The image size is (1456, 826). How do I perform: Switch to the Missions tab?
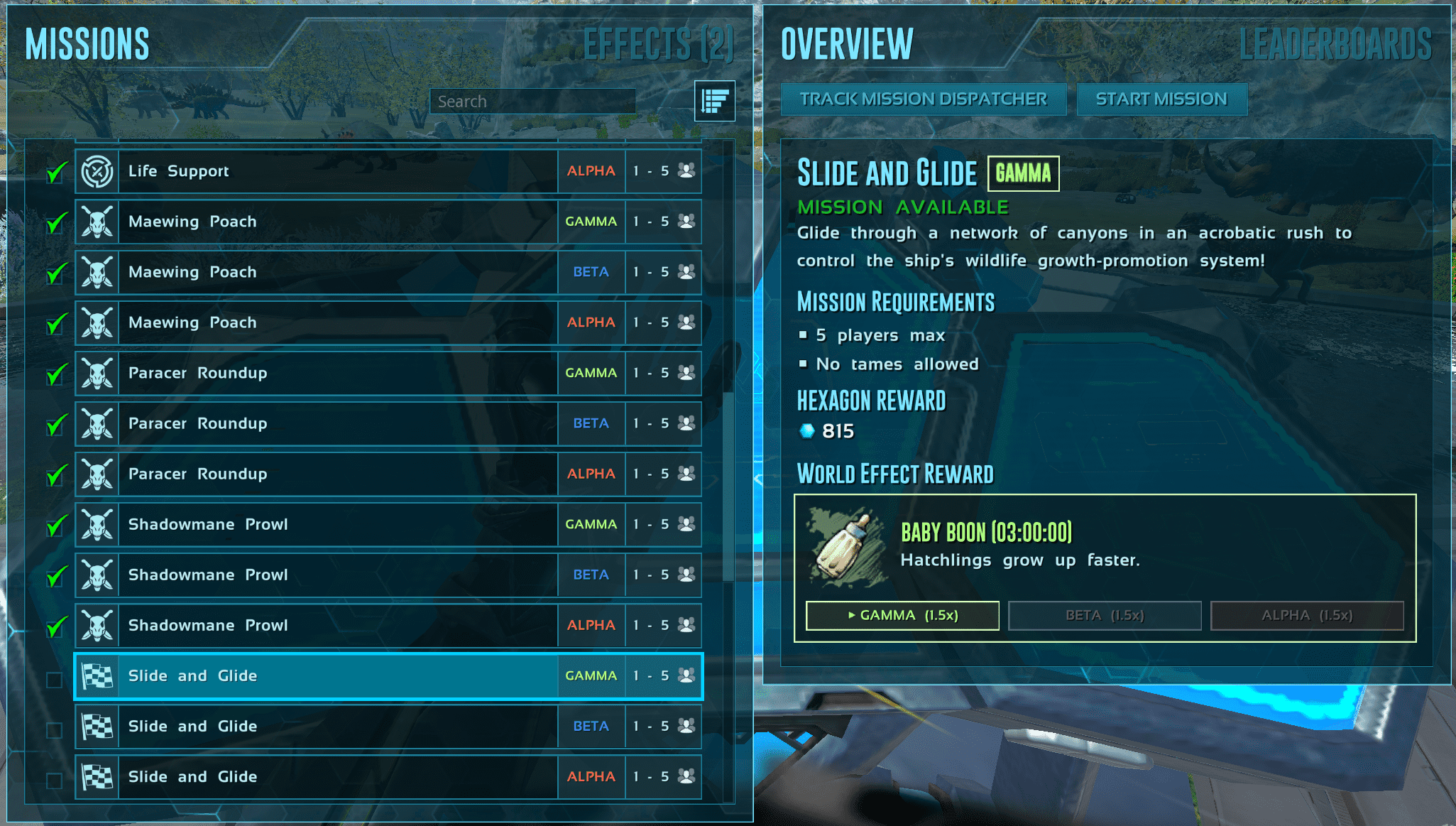87,44
